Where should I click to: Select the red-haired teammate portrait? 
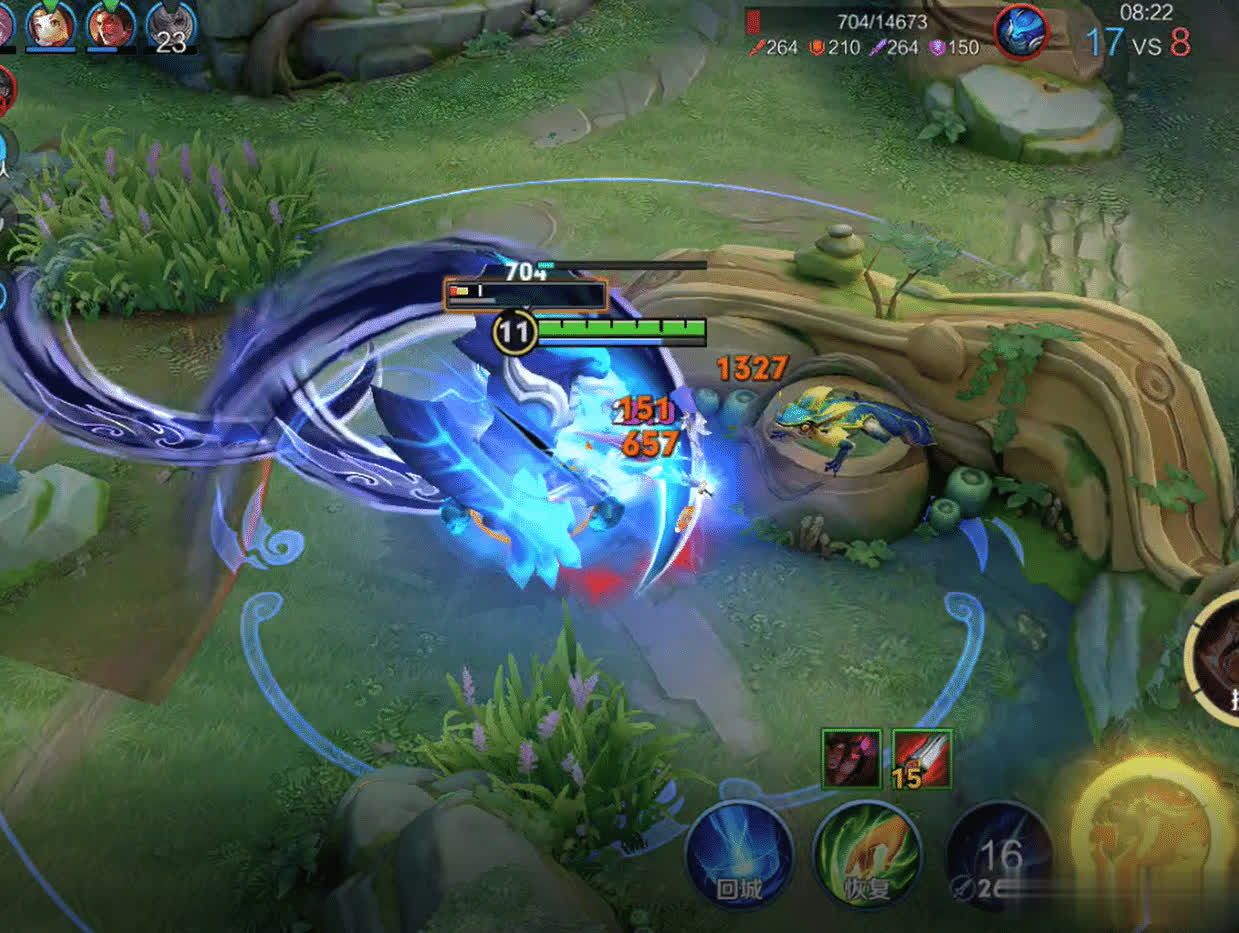(111, 25)
